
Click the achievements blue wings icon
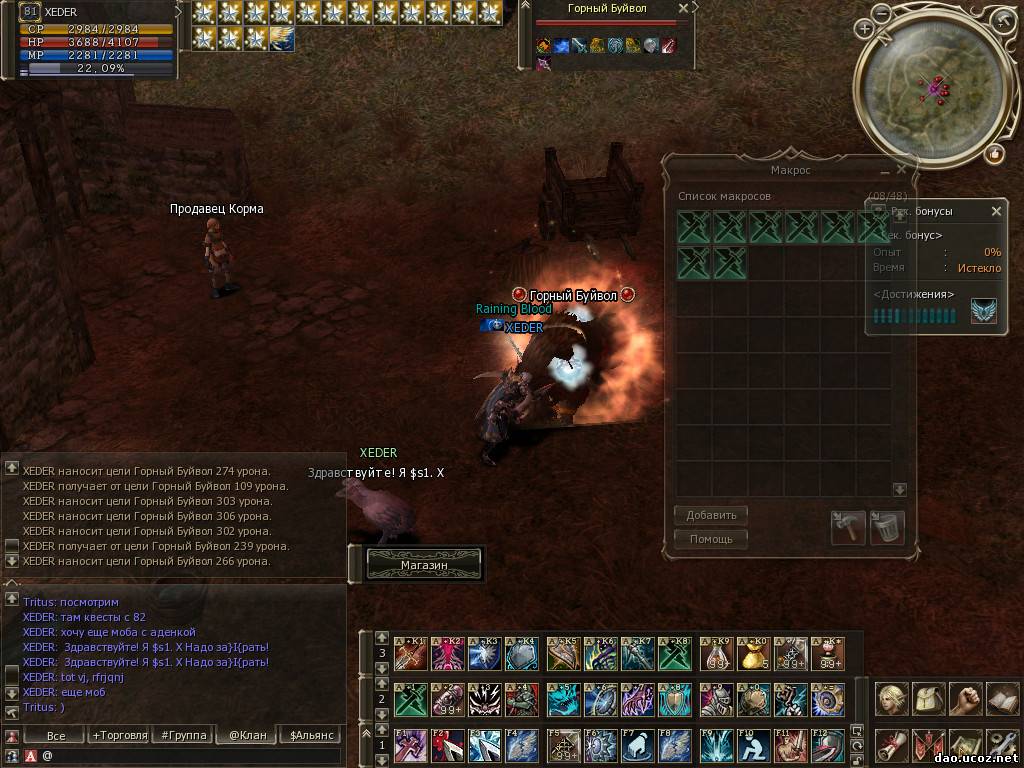click(x=983, y=312)
